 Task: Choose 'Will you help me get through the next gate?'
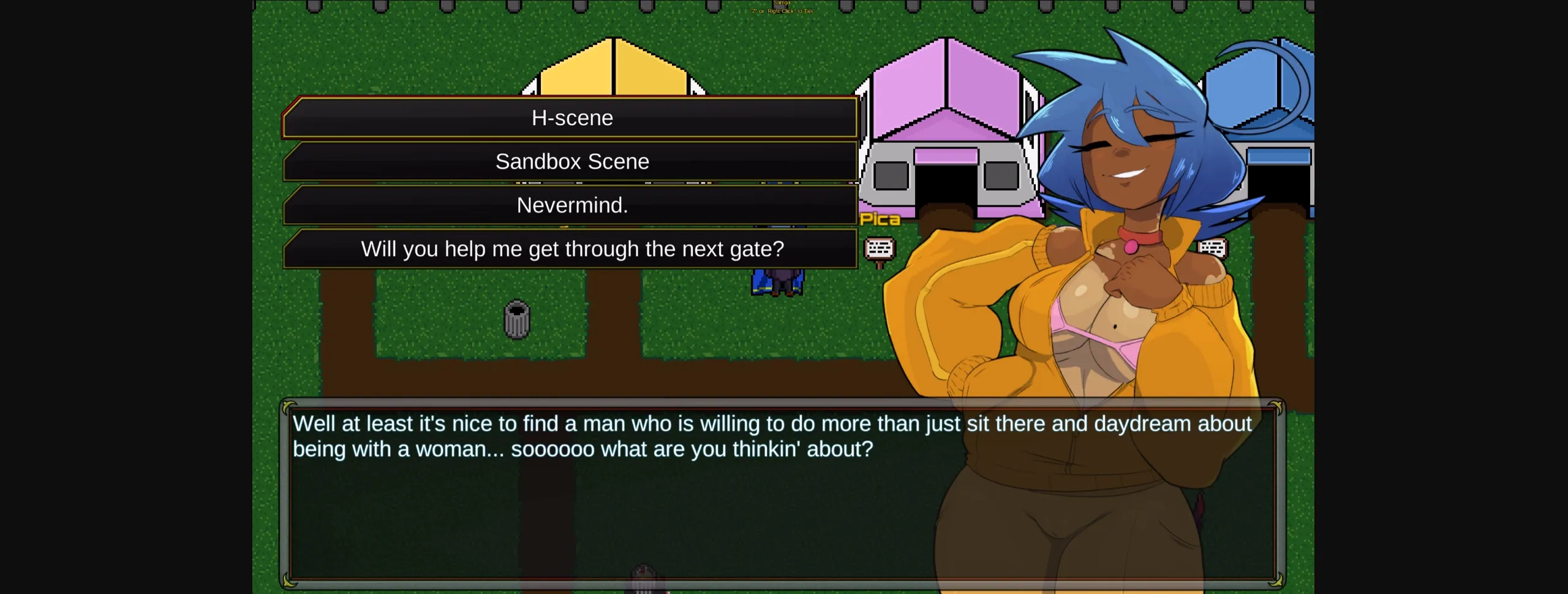(x=573, y=249)
